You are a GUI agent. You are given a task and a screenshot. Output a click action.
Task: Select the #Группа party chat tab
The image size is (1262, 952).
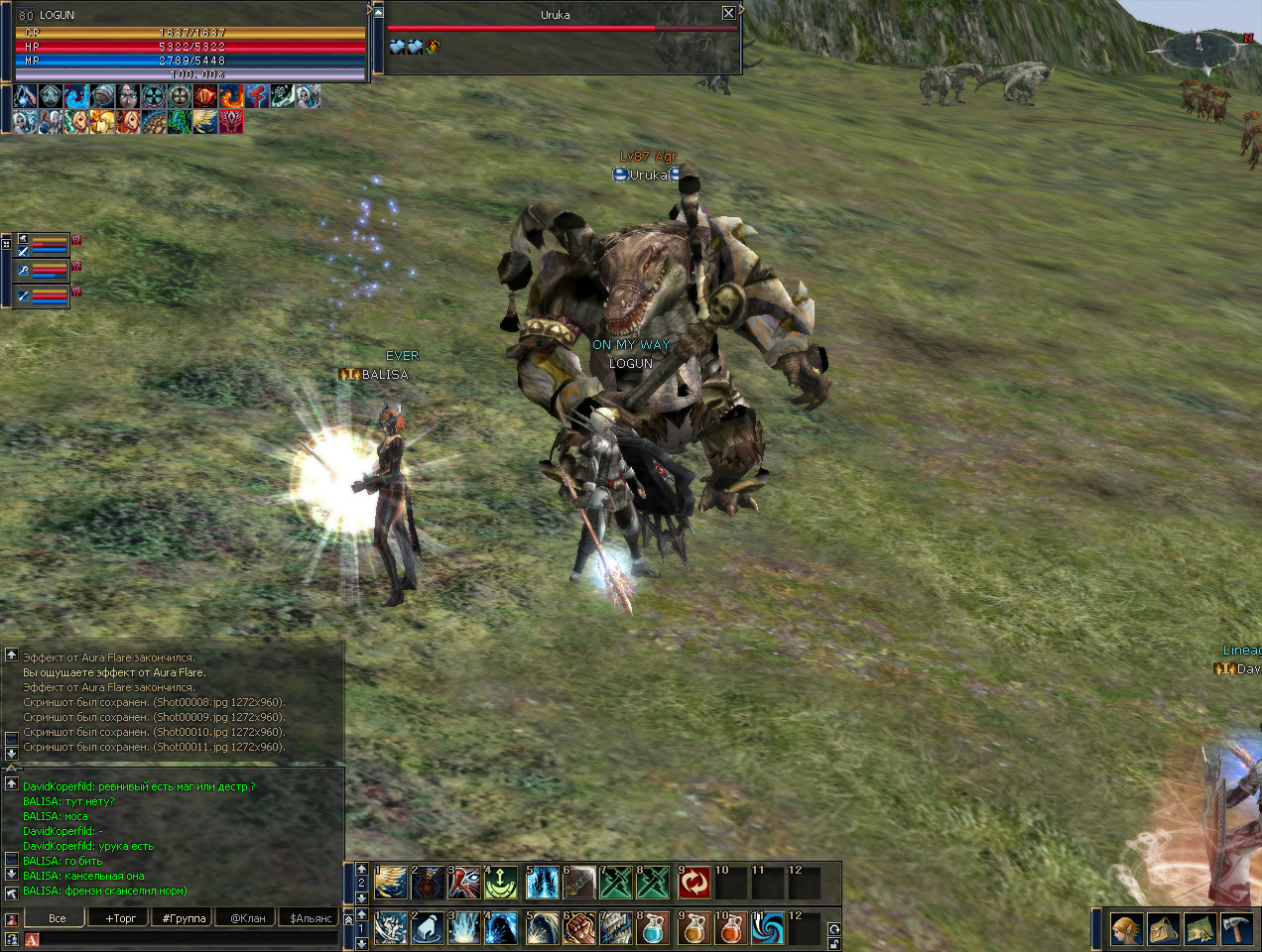[184, 918]
